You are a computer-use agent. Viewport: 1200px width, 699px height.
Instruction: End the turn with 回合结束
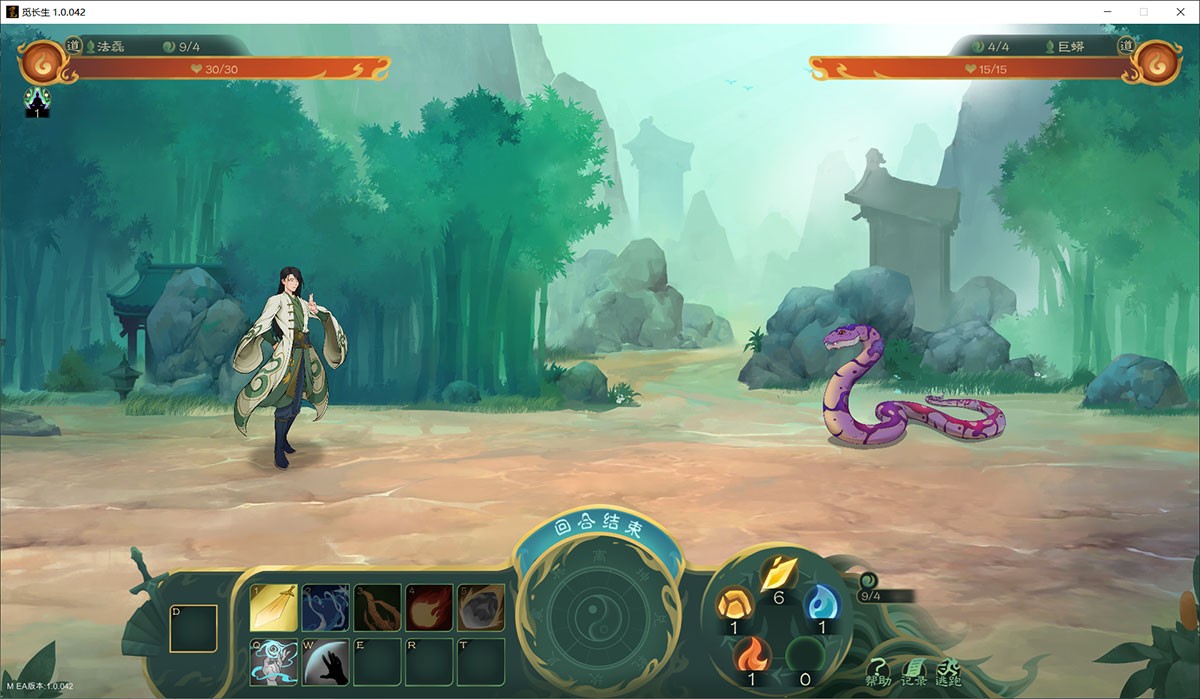pos(598,526)
